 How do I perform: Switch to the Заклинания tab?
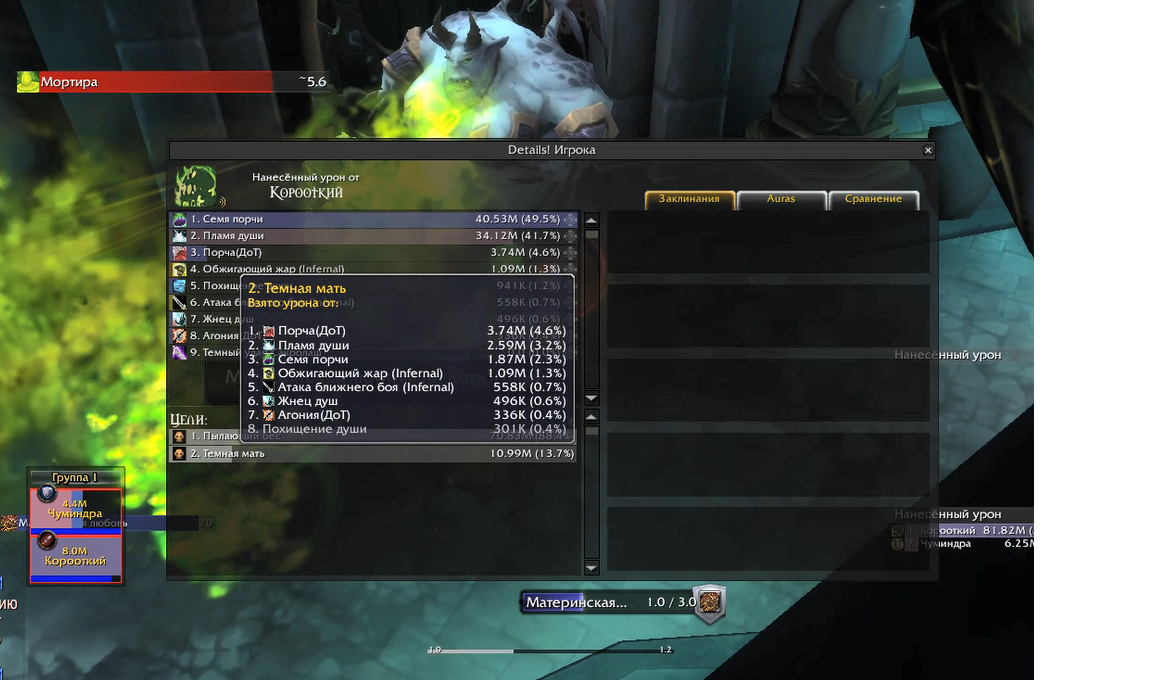pyautogui.click(x=689, y=199)
